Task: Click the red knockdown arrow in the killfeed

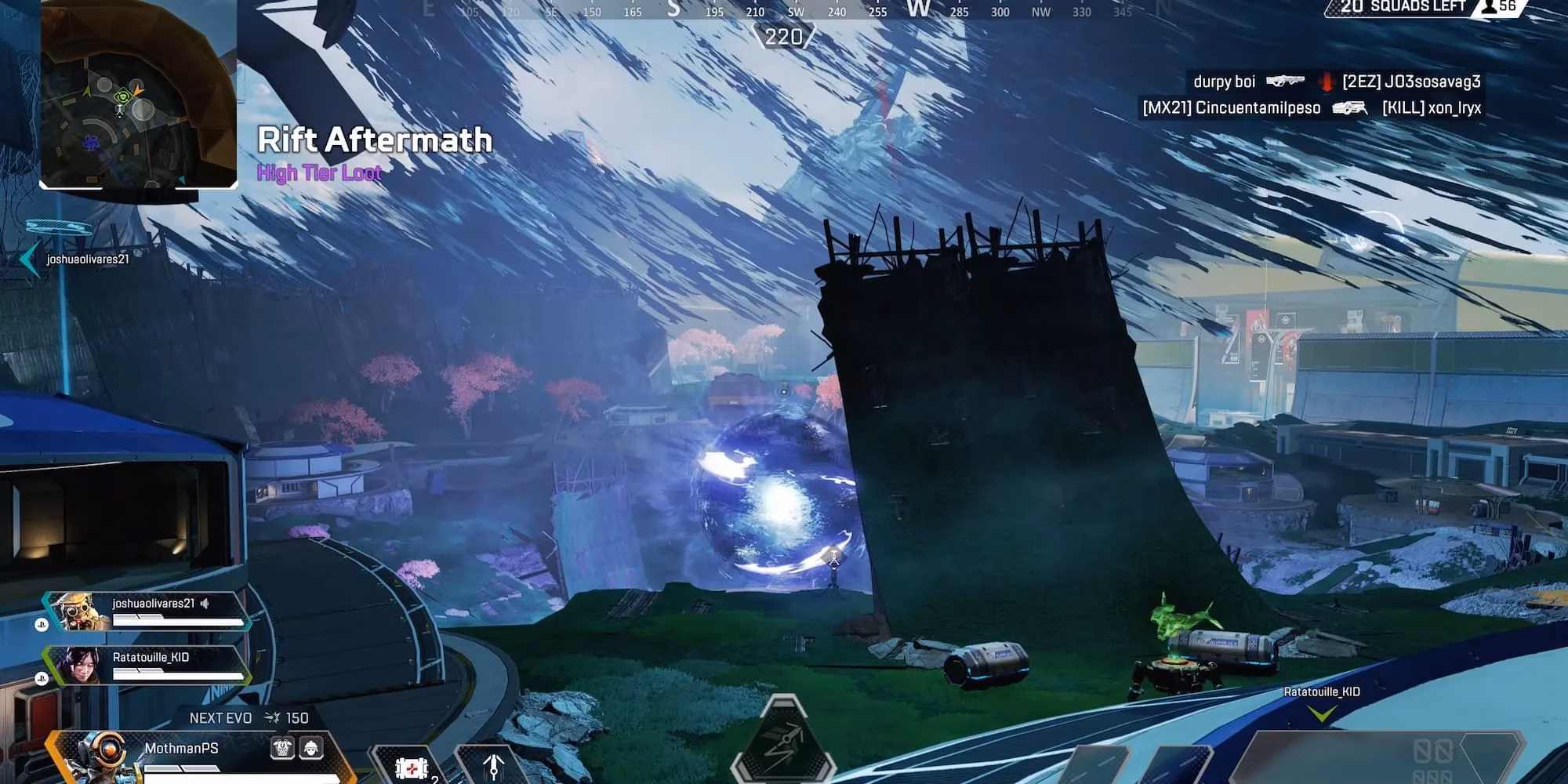Action: tap(1326, 82)
